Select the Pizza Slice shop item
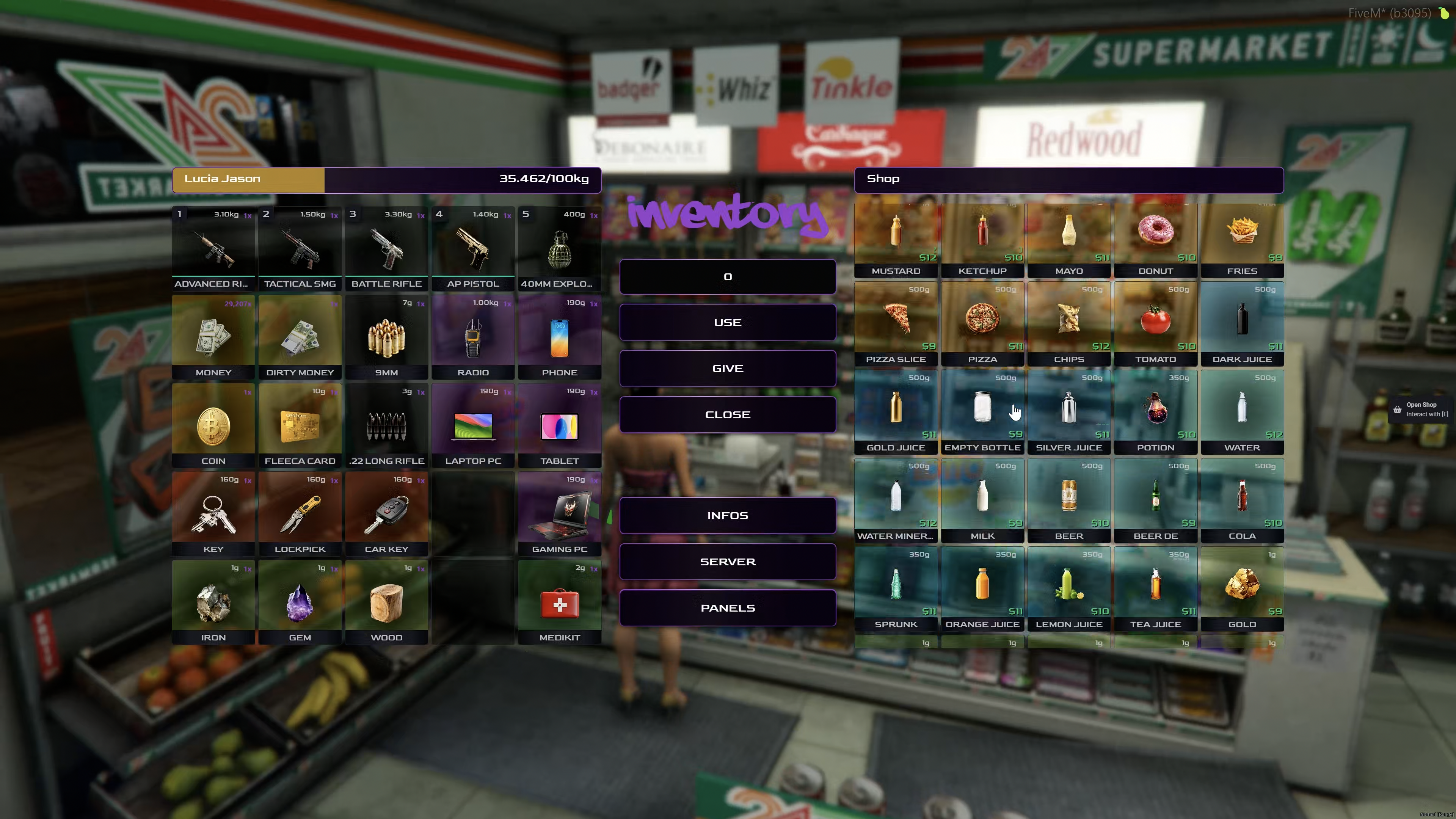The height and width of the screenshot is (819, 1456). tap(896, 323)
